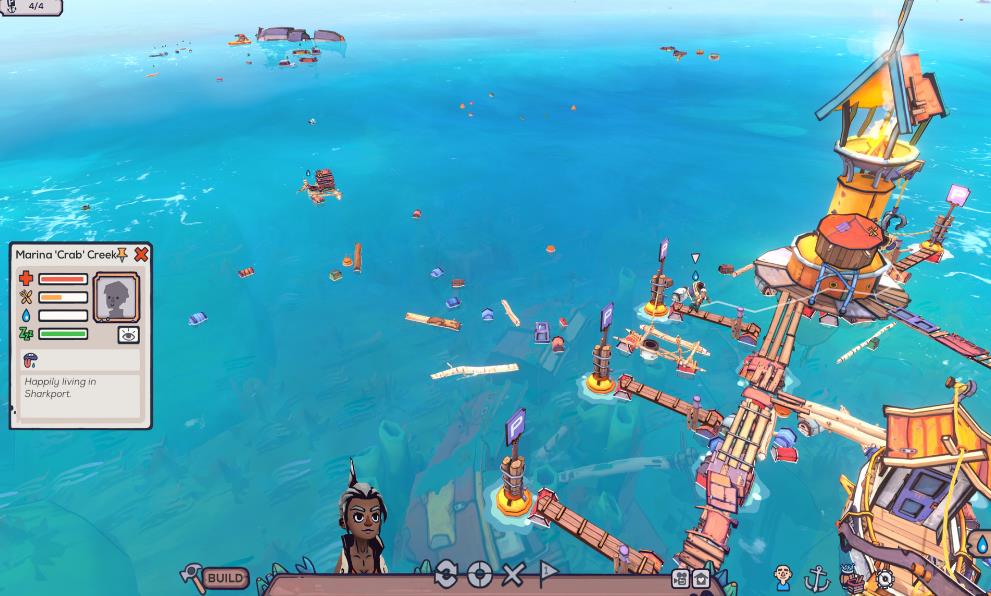Activate the circular arrows recycle tool
This screenshot has width=991, height=596.
pos(446,574)
